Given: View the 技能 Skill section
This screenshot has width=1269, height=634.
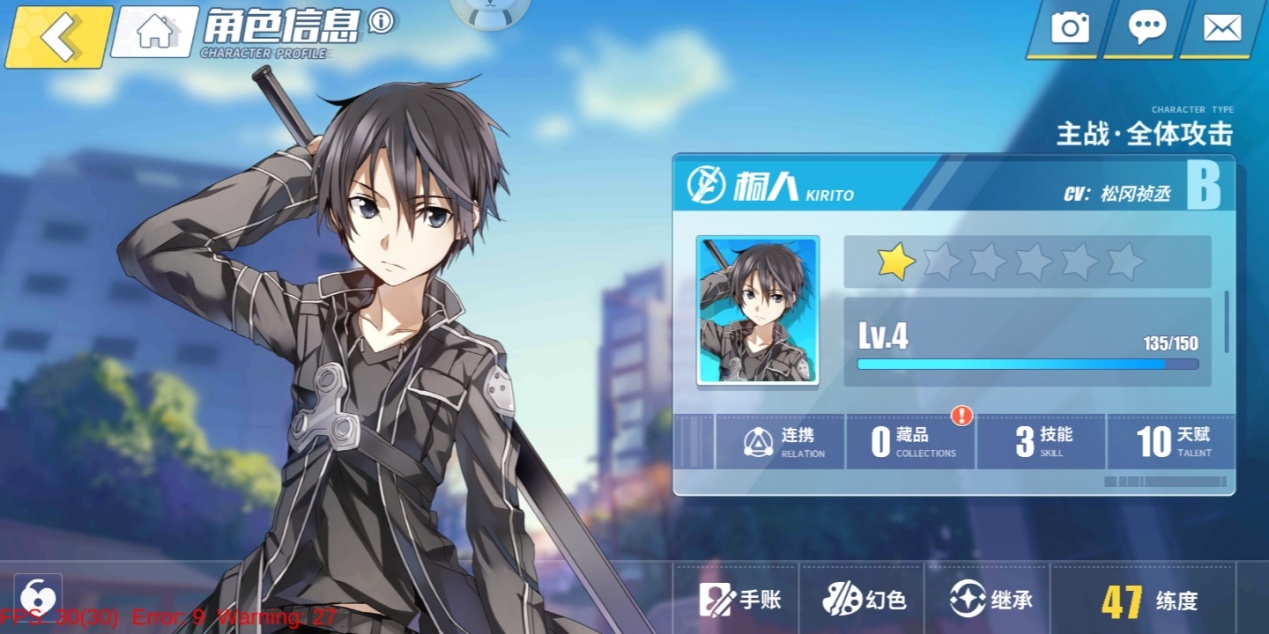Looking at the screenshot, I should point(1042,441).
